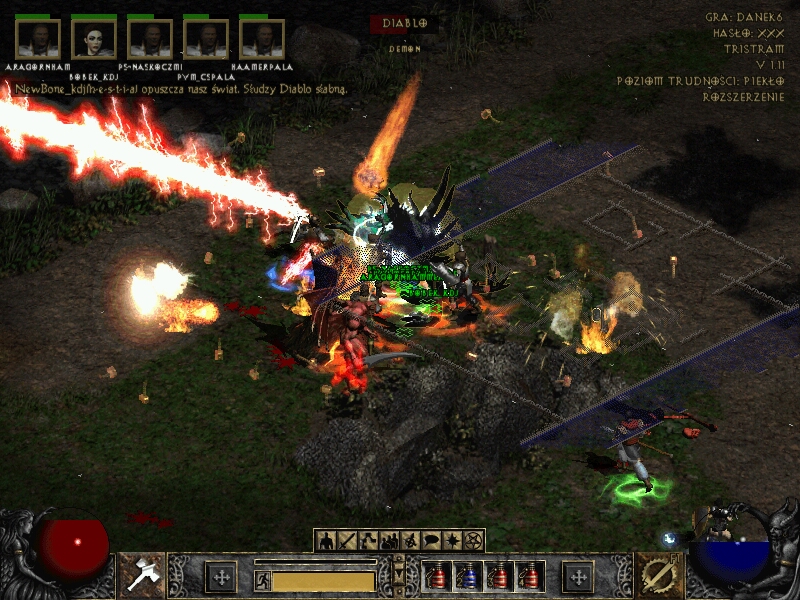Select the Aragornham party portrait

38,38
